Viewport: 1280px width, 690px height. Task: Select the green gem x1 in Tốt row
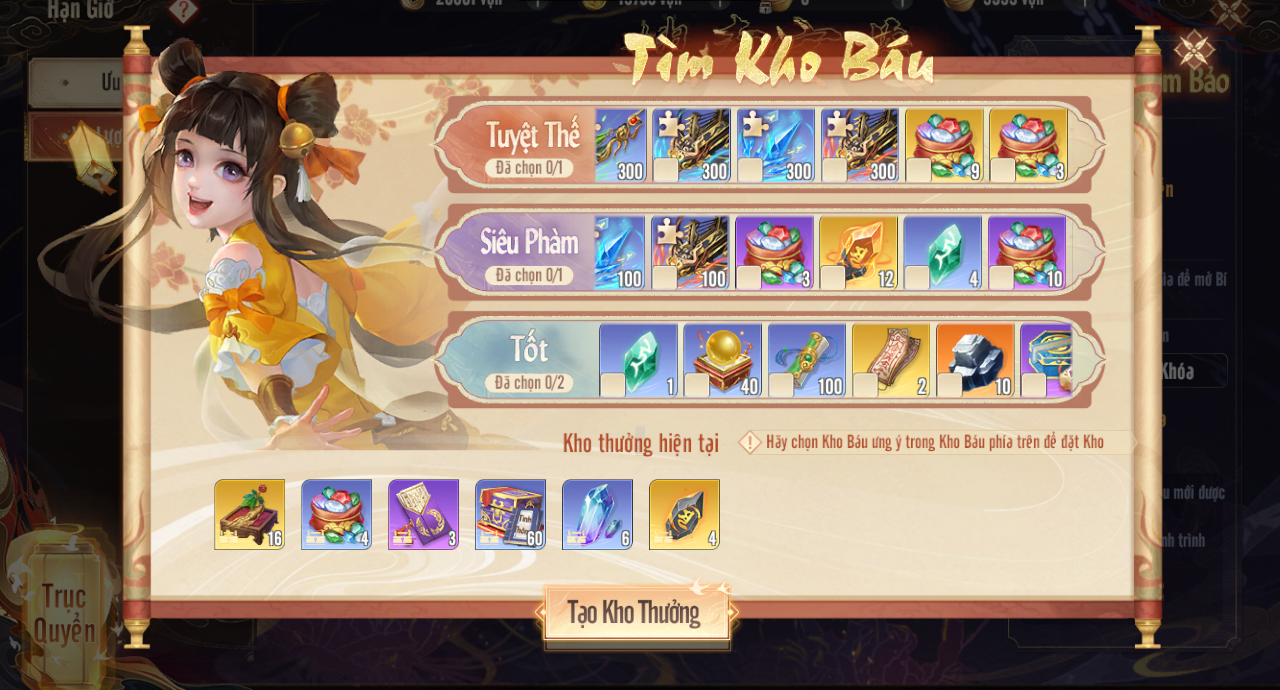(638, 360)
